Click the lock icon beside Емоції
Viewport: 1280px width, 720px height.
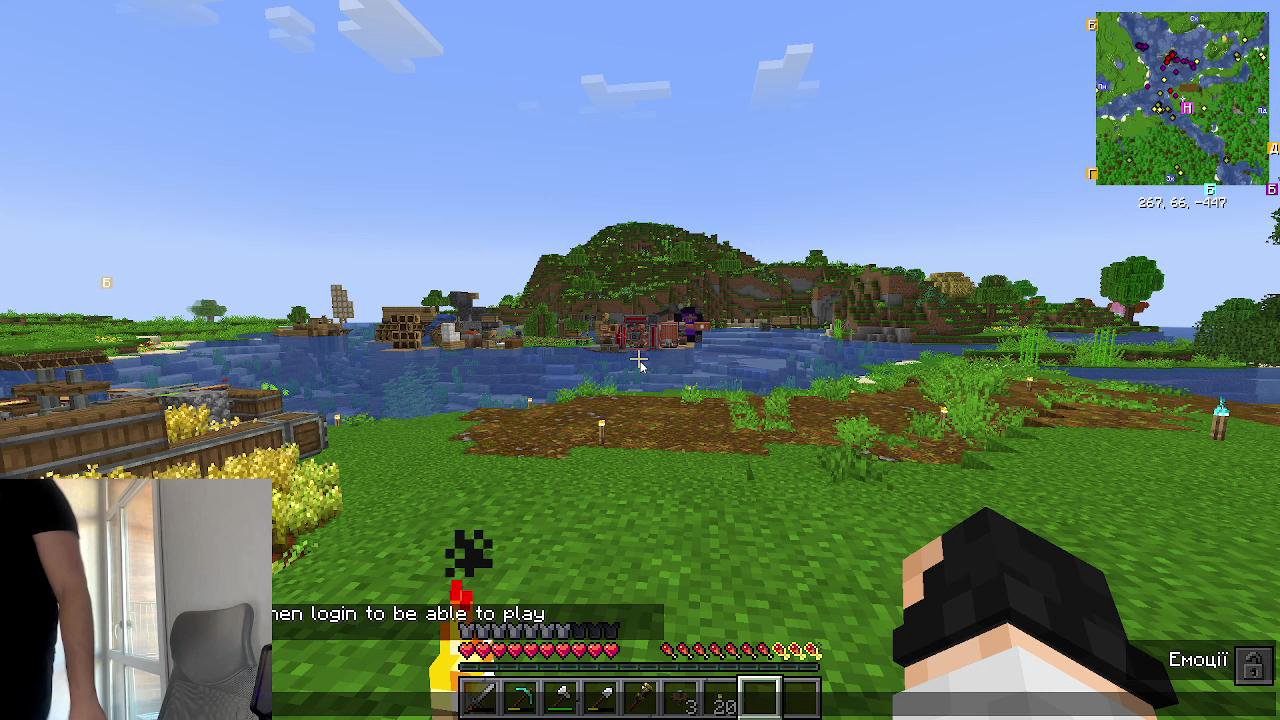tap(1255, 664)
